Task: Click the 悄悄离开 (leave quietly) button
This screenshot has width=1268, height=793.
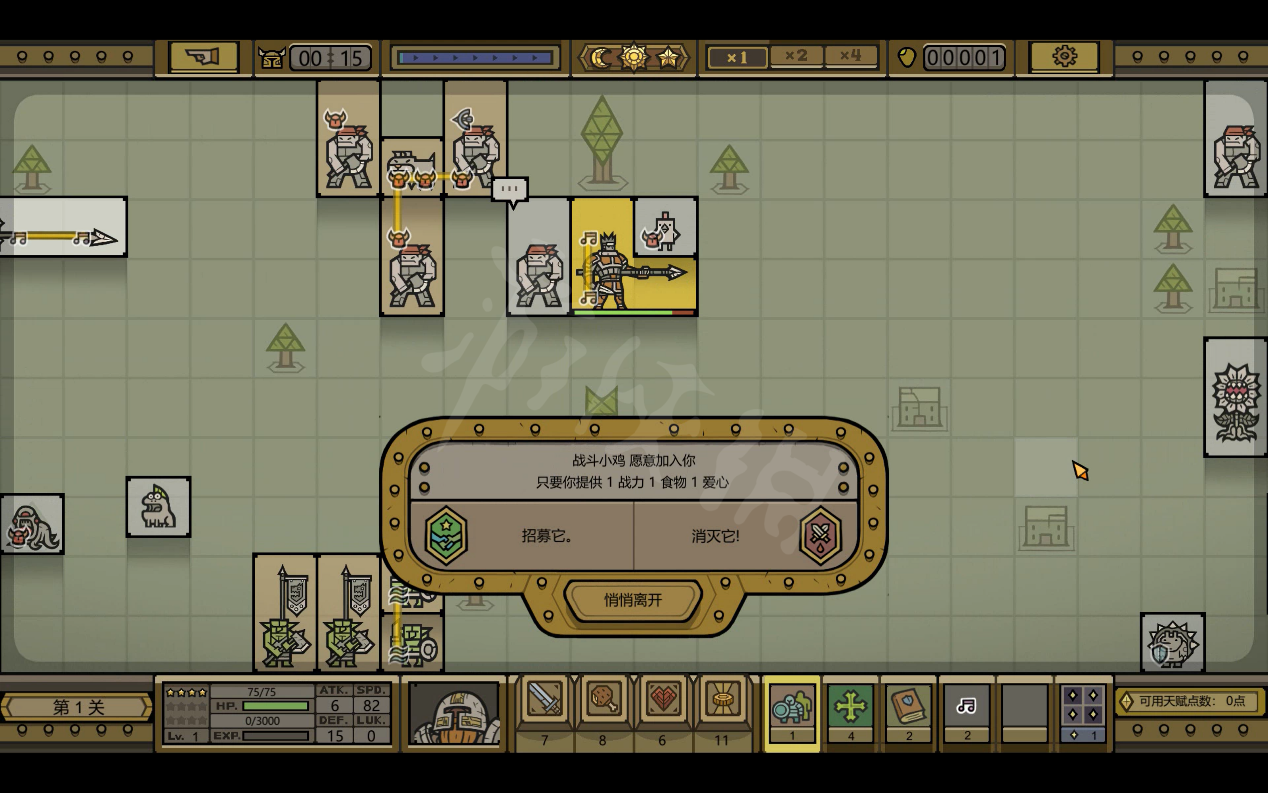Action: [x=633, y=600]
